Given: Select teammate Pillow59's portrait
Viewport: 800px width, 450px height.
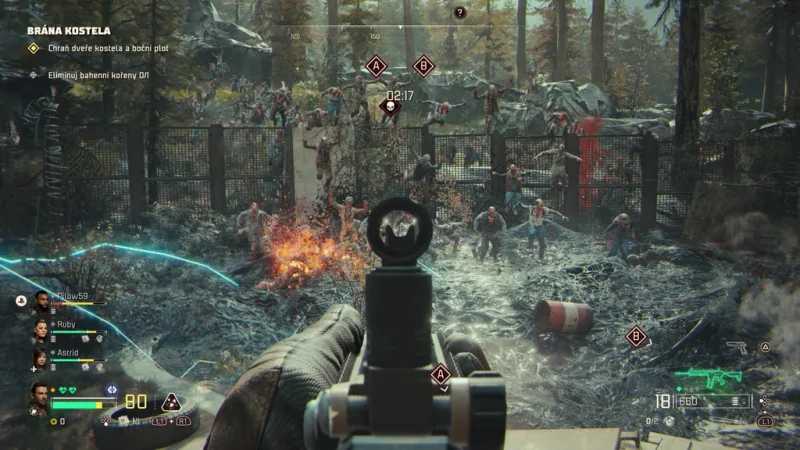Looking at the screenshot, I should (40, 303).
